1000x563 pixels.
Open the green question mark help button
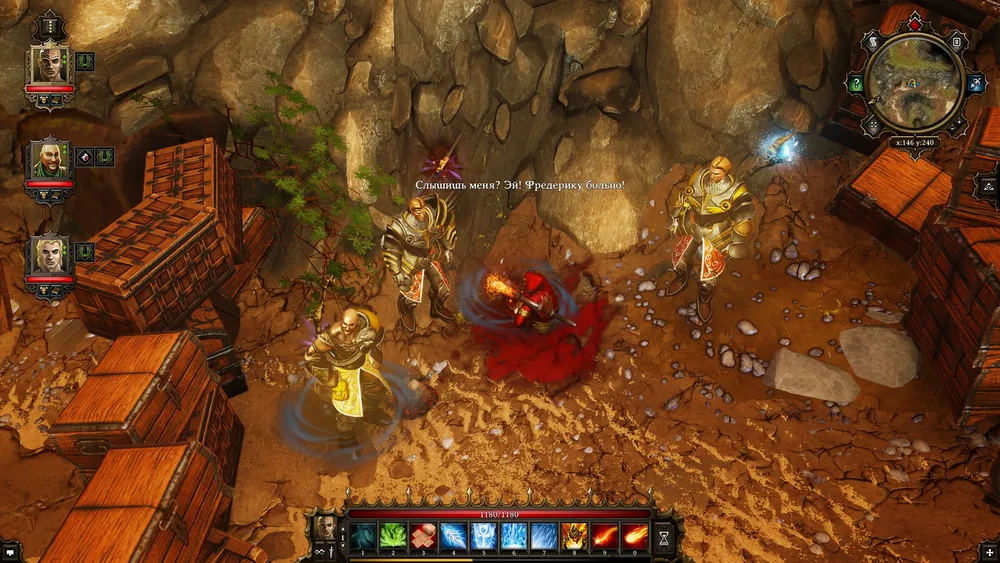tap(856, 85)
